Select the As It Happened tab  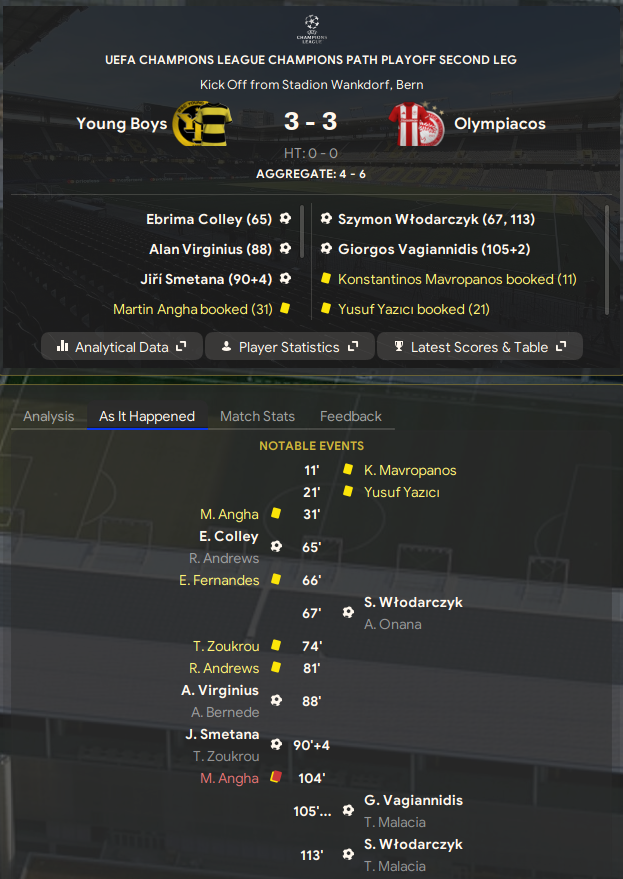click(x=147, y=416)
